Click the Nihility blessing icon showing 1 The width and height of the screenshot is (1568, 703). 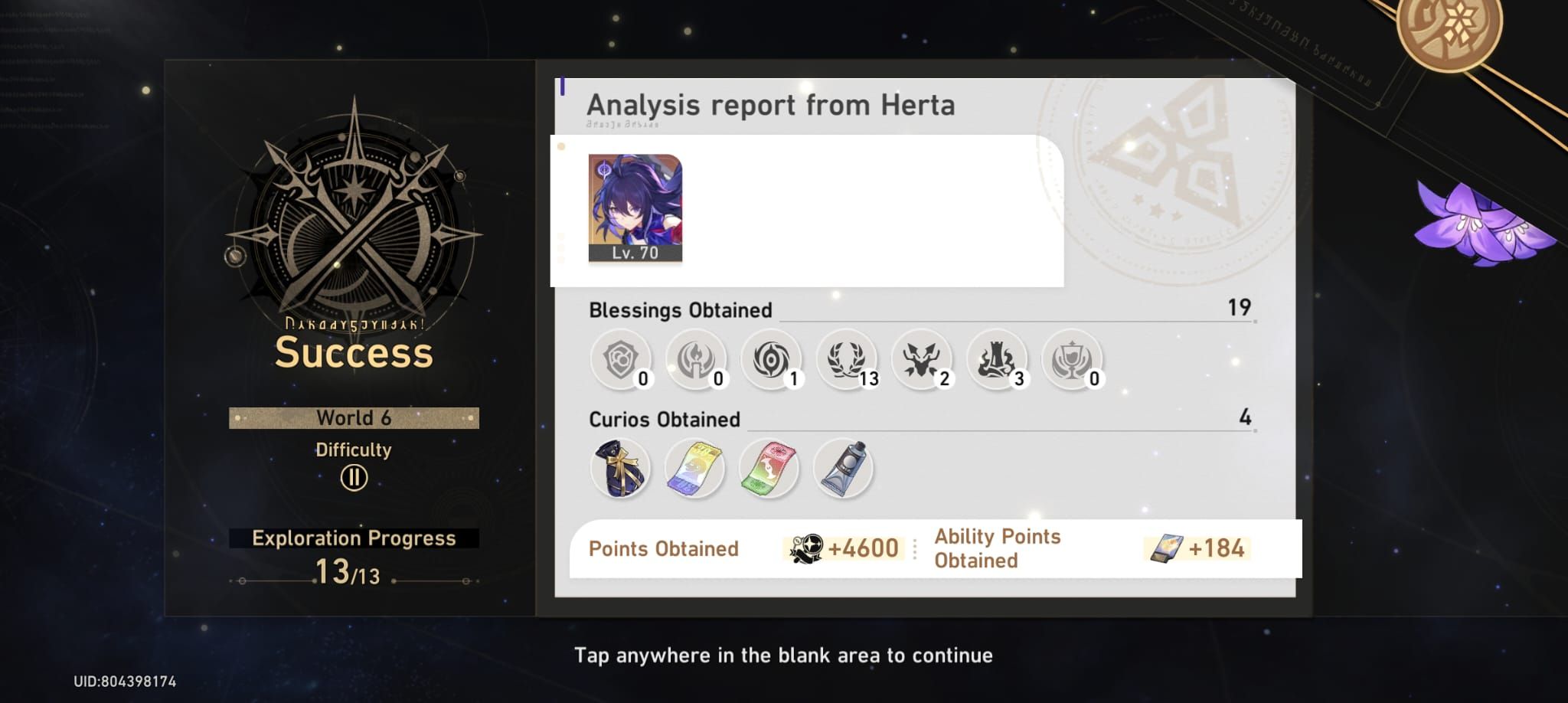772,360
